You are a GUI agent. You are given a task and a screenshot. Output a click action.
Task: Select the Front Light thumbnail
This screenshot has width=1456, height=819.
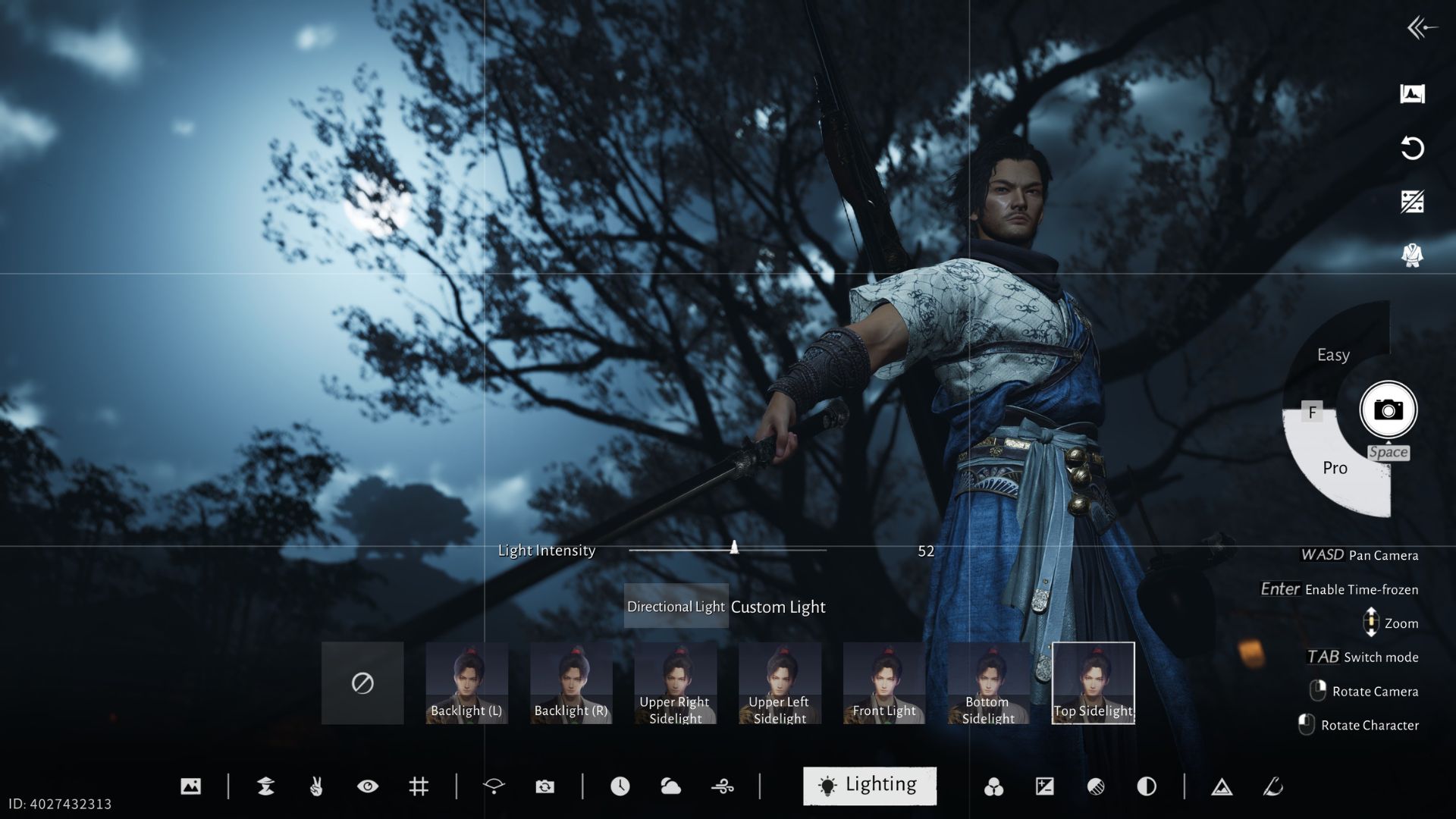(x=883, y=681)
